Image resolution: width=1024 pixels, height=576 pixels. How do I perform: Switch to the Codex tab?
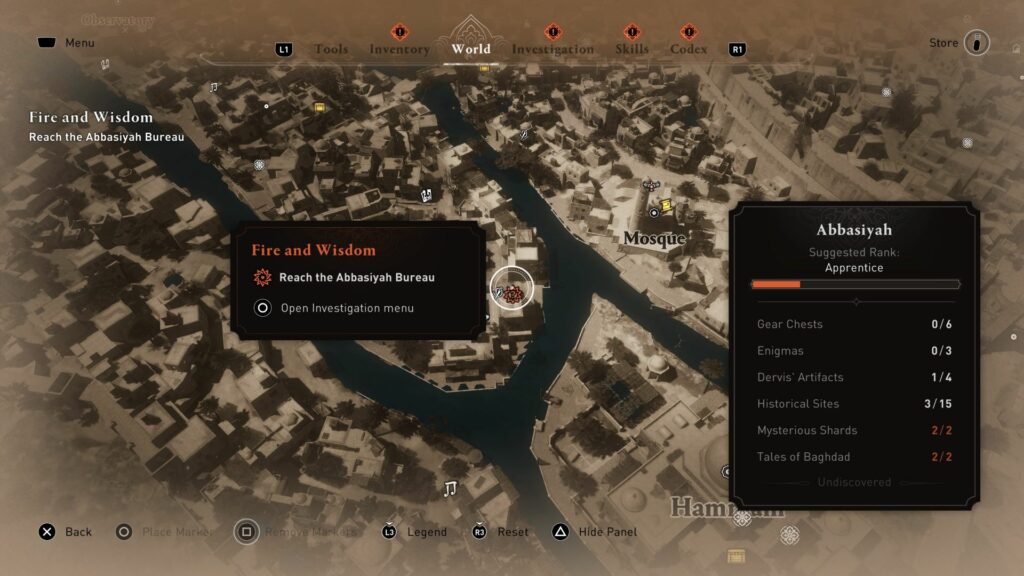[x=688, y=49]
